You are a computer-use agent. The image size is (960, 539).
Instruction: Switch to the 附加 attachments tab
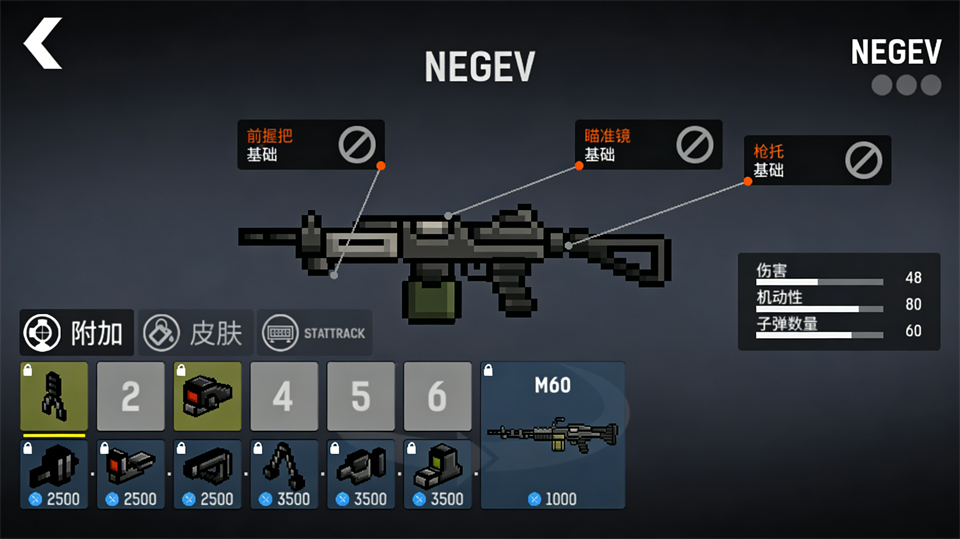(x=77, y=333)
